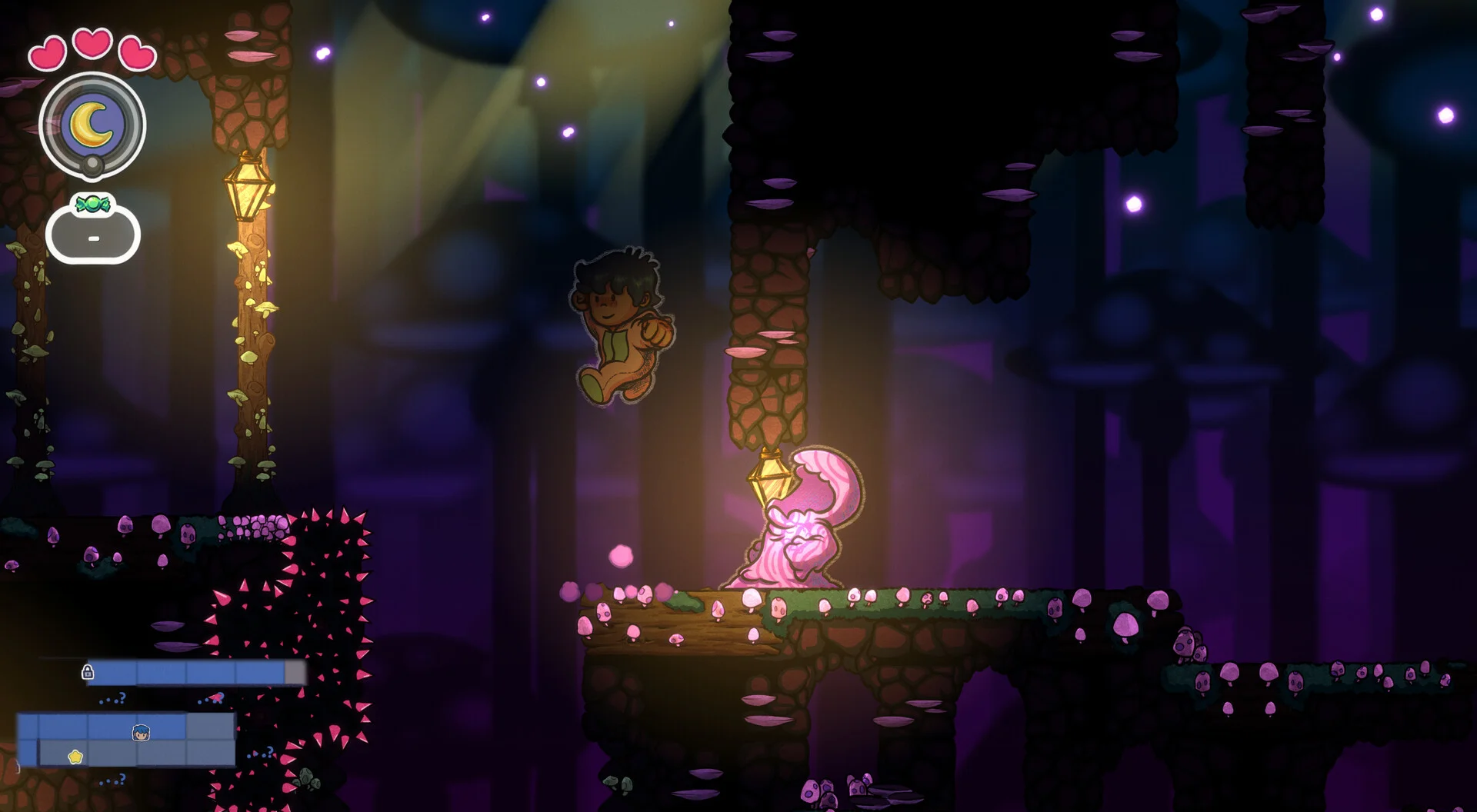1477x812 pixels.
Task: Select the green candy item slot
Action: pos(93,231)
